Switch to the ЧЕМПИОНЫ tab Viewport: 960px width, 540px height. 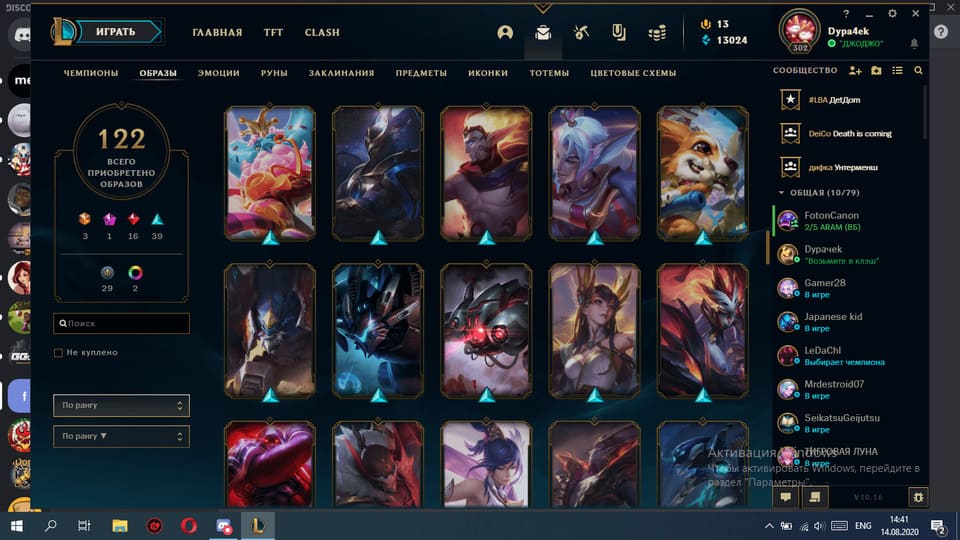(91, 73)
